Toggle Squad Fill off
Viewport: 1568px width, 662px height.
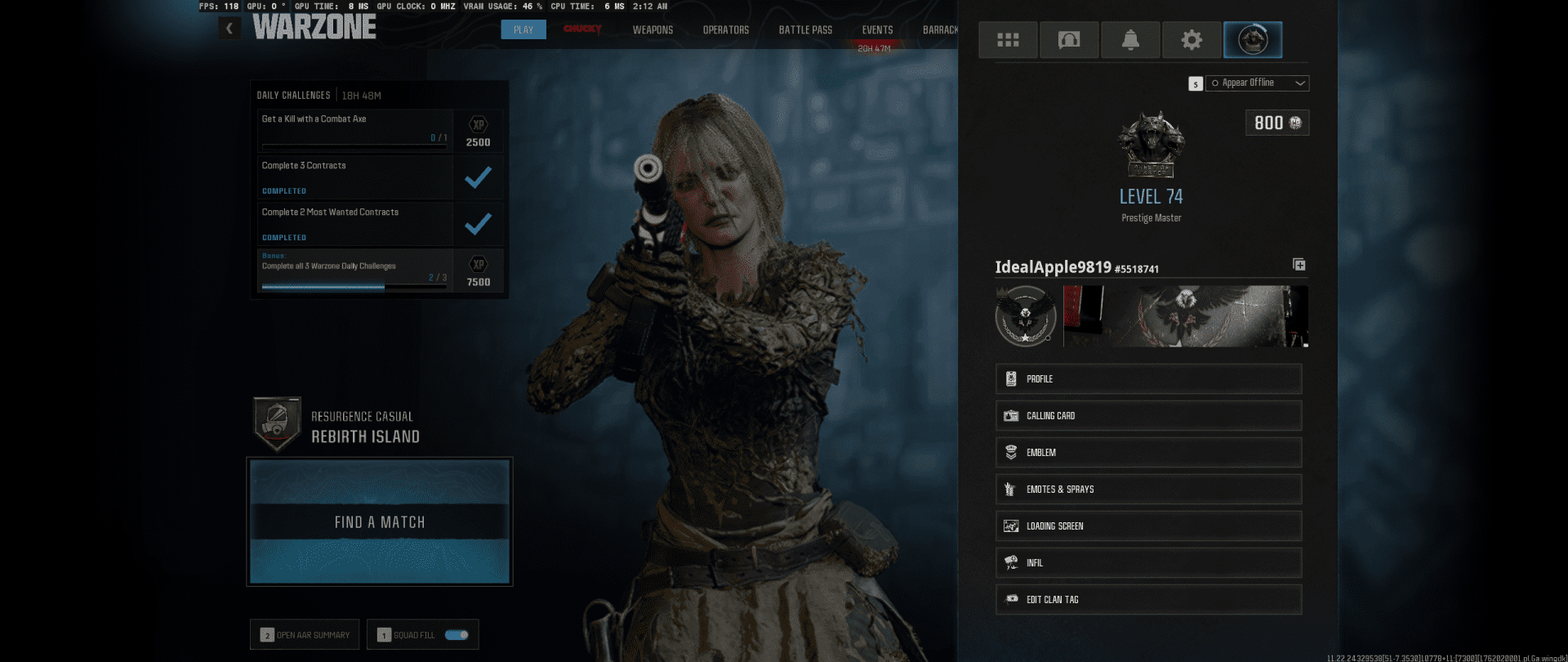[x=457, y=634]
